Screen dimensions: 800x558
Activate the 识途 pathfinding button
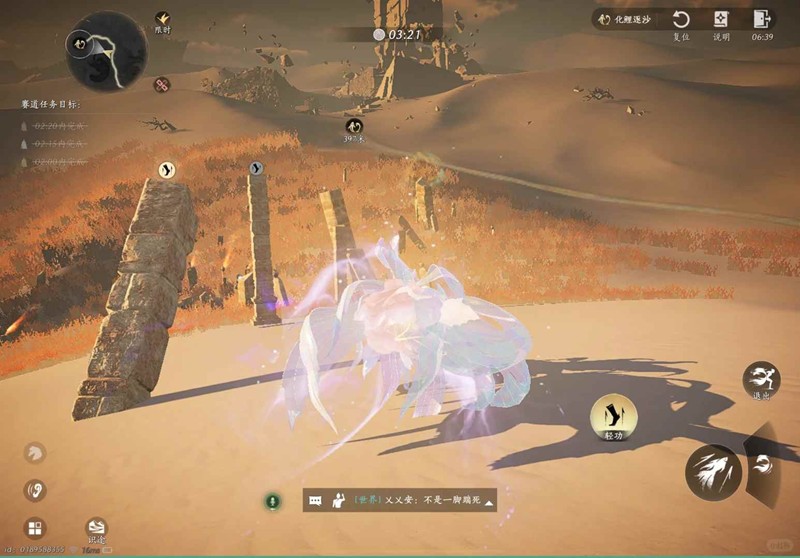tap(96, 528)
